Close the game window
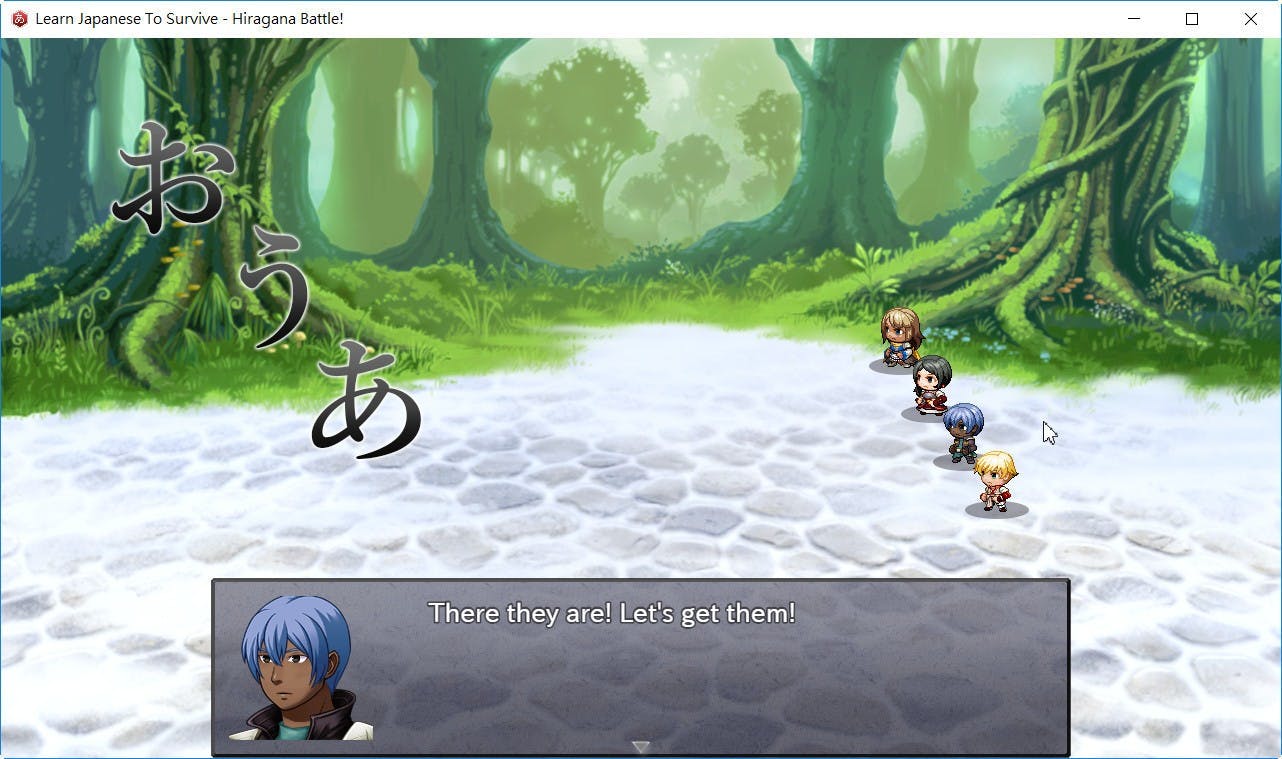The image size is (1282, 759). [x=1250, y=19]
